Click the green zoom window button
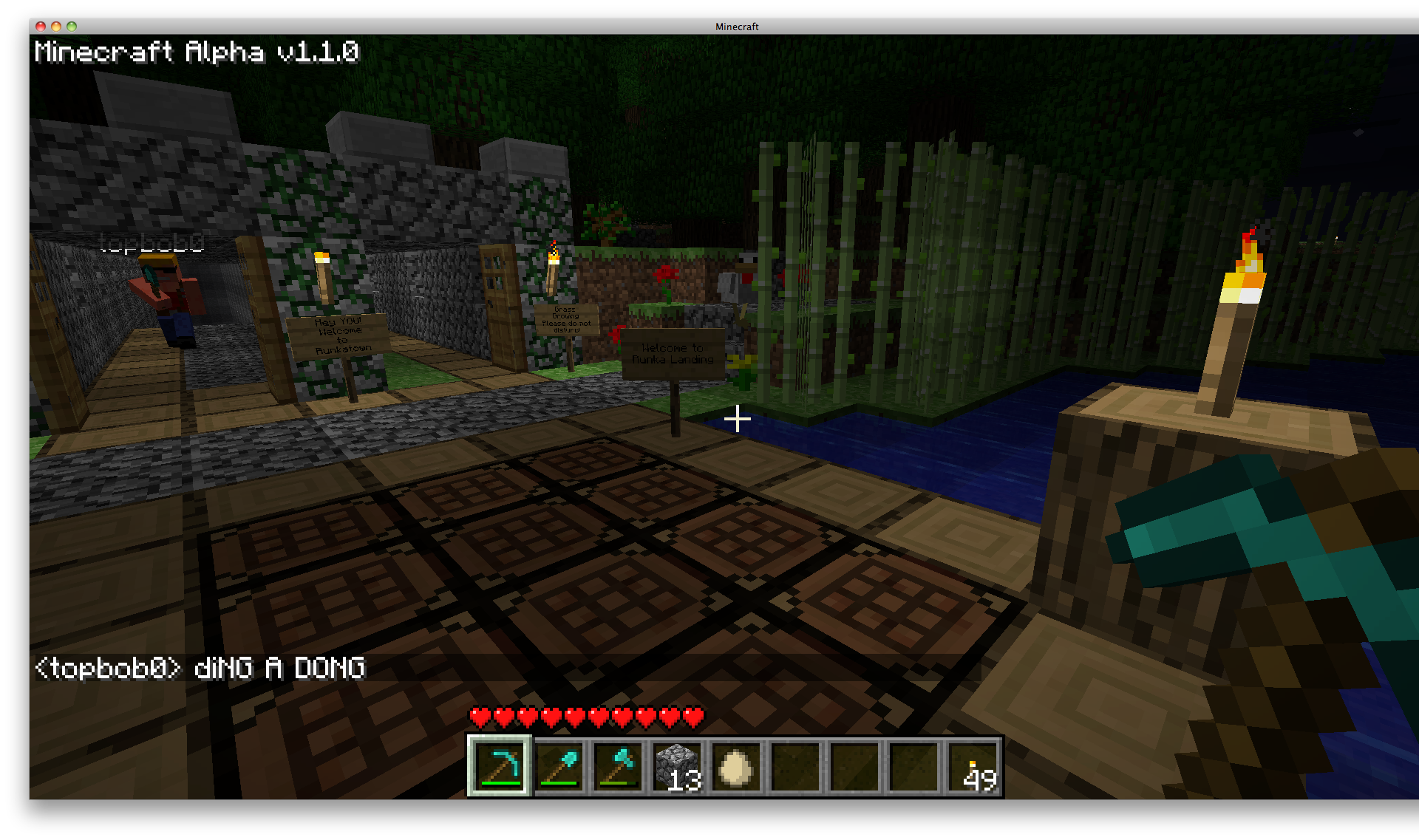This screenshot has width=1419, height=840. (x=72, y=27)
